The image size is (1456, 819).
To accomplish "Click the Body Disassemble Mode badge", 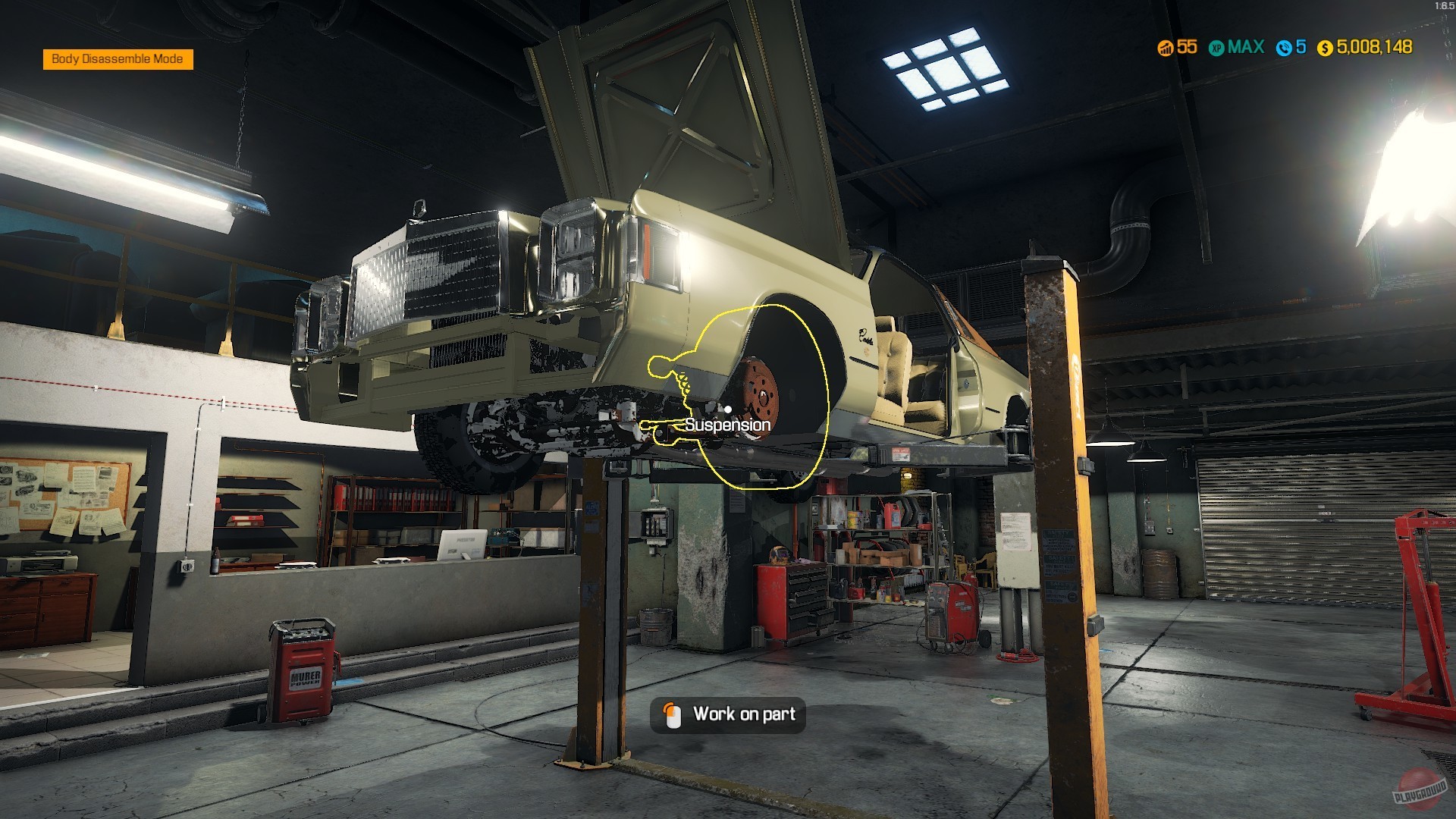I will pos(118,58).
